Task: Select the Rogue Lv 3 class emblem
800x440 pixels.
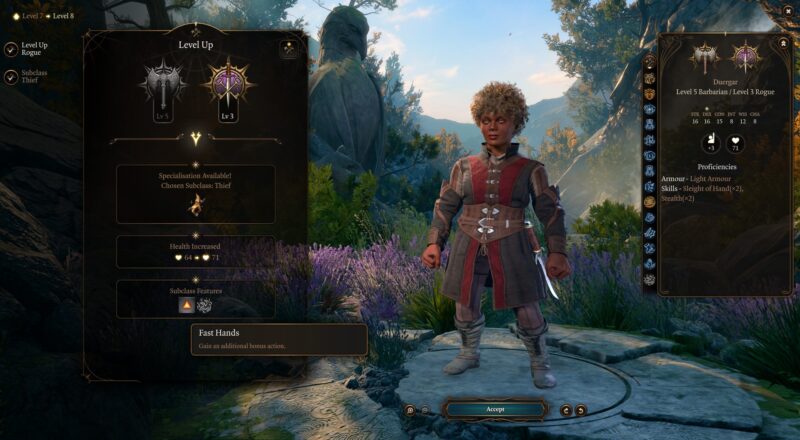Action: click(227, 83)
